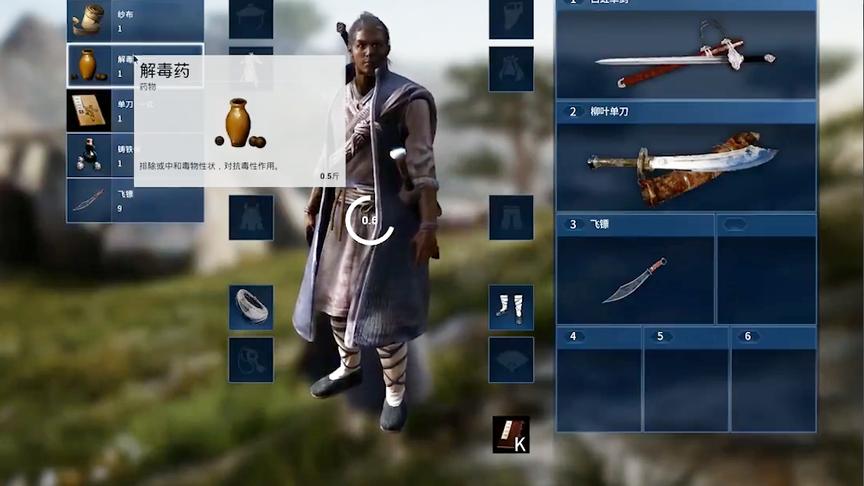Click the equipped leg wraps and shoes slot
The image size is (864, 486).
tap(511, 307)
